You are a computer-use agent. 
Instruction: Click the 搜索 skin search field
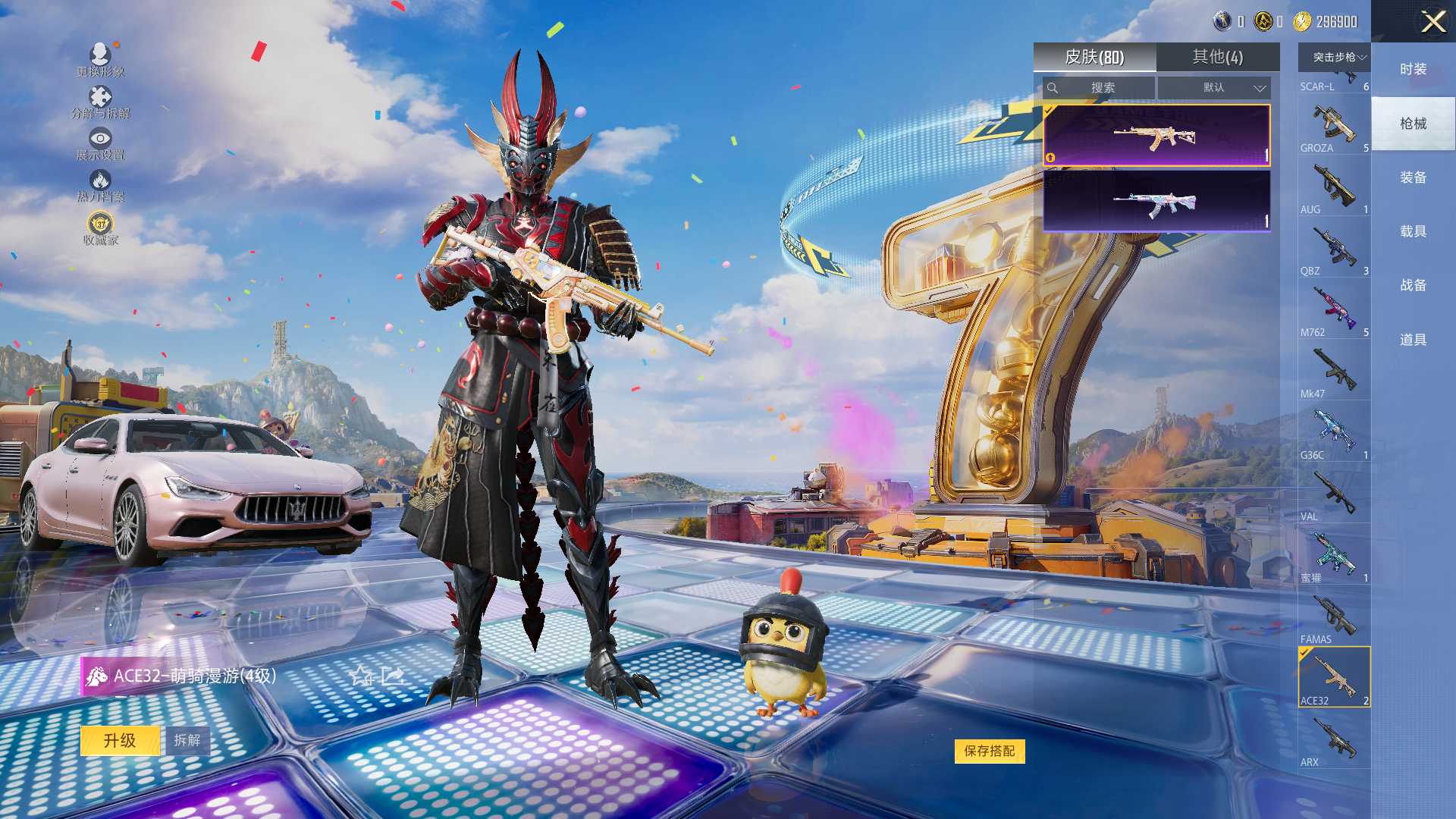click(x=1102, y=88)
